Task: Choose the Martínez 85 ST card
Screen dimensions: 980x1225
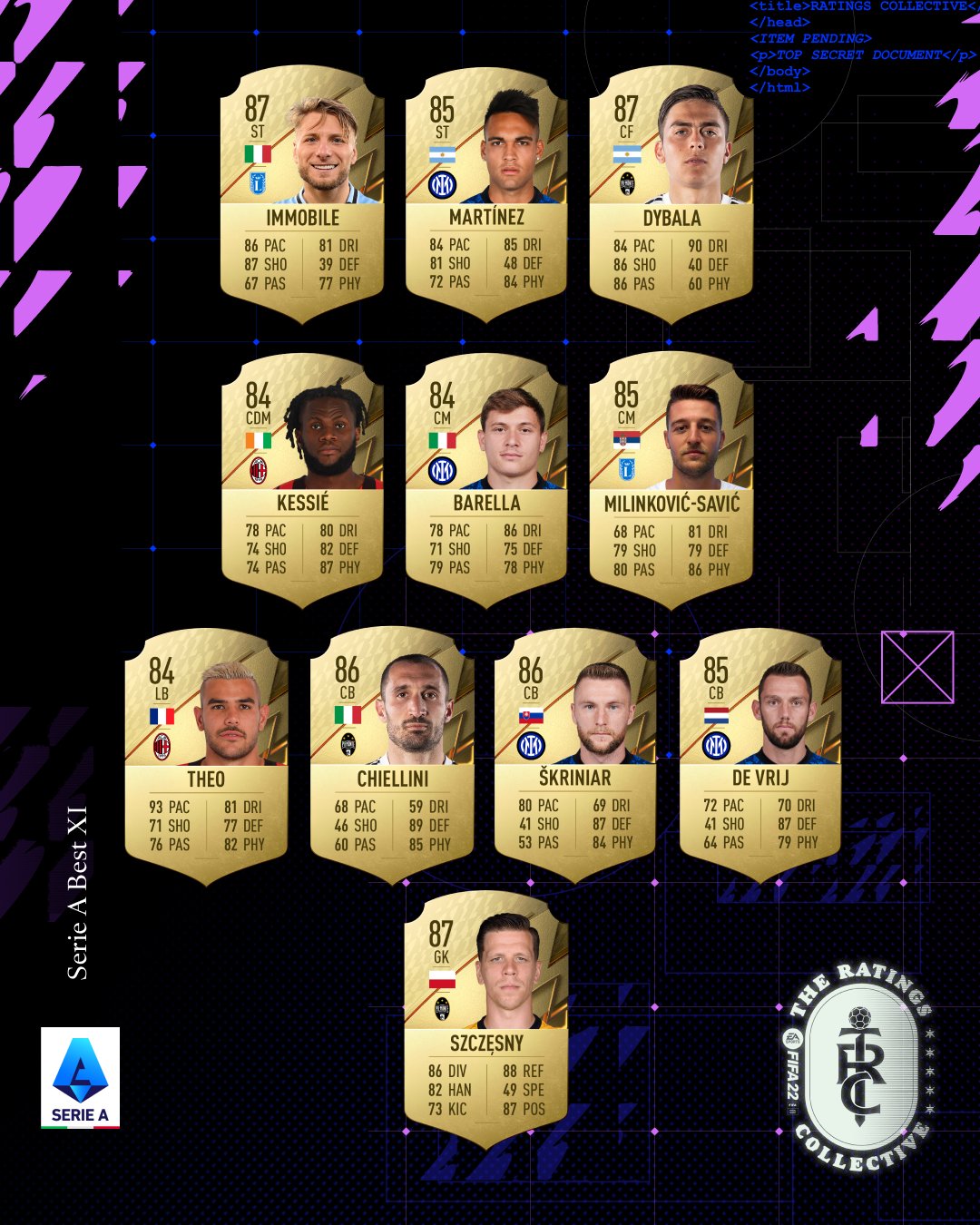Action: pyautogui.click(x=486, y=195)
